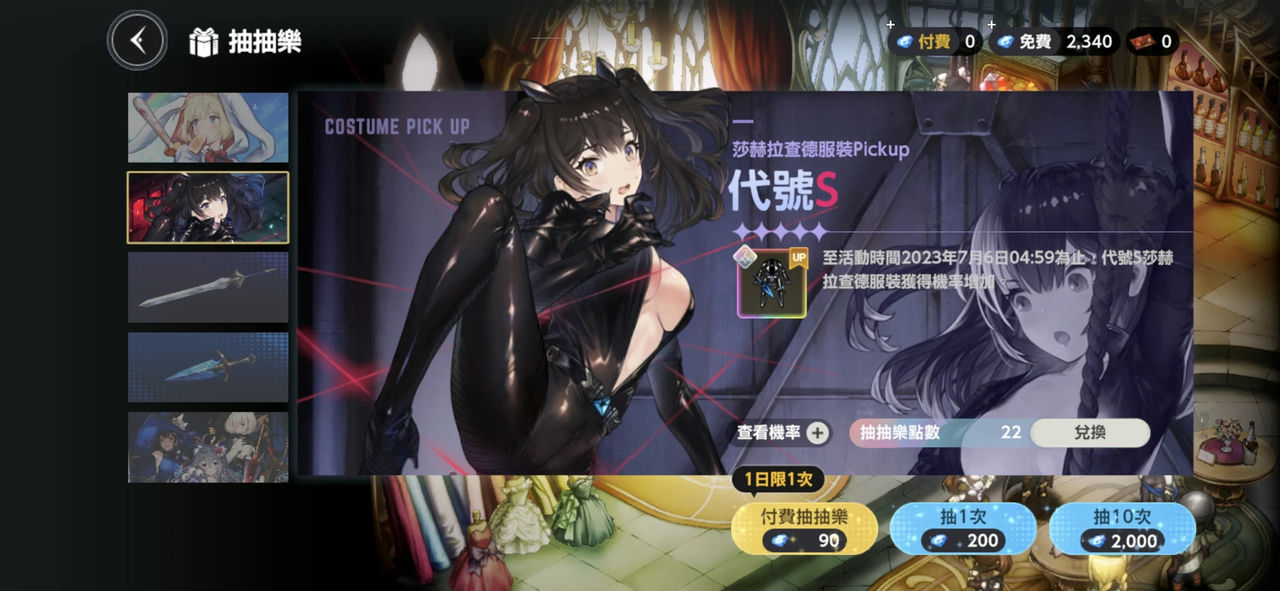Inspect the UP costume item icon

pyautogui.click(x=771, y=283)
